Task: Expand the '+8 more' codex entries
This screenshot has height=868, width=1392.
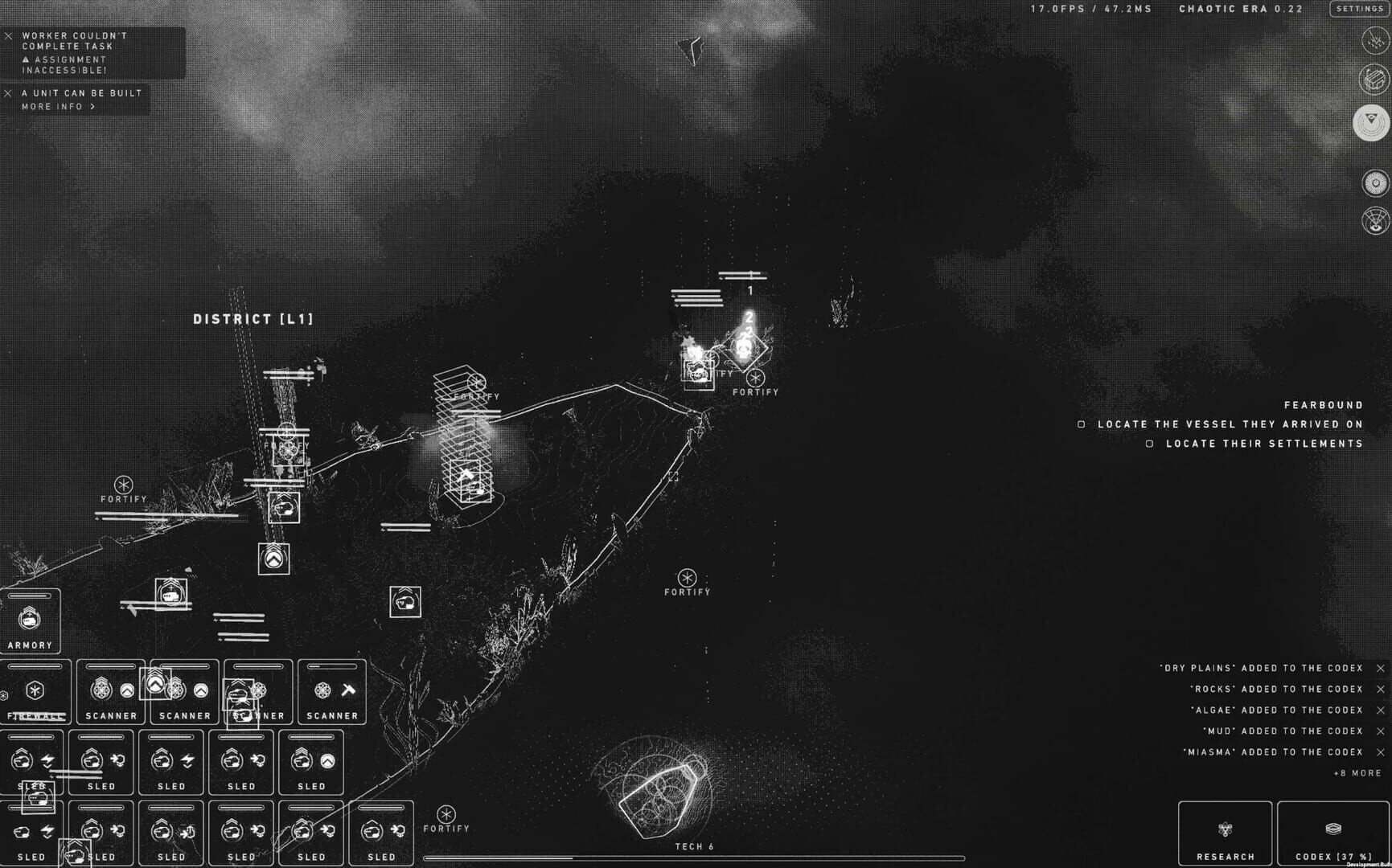Action: 1357,773
